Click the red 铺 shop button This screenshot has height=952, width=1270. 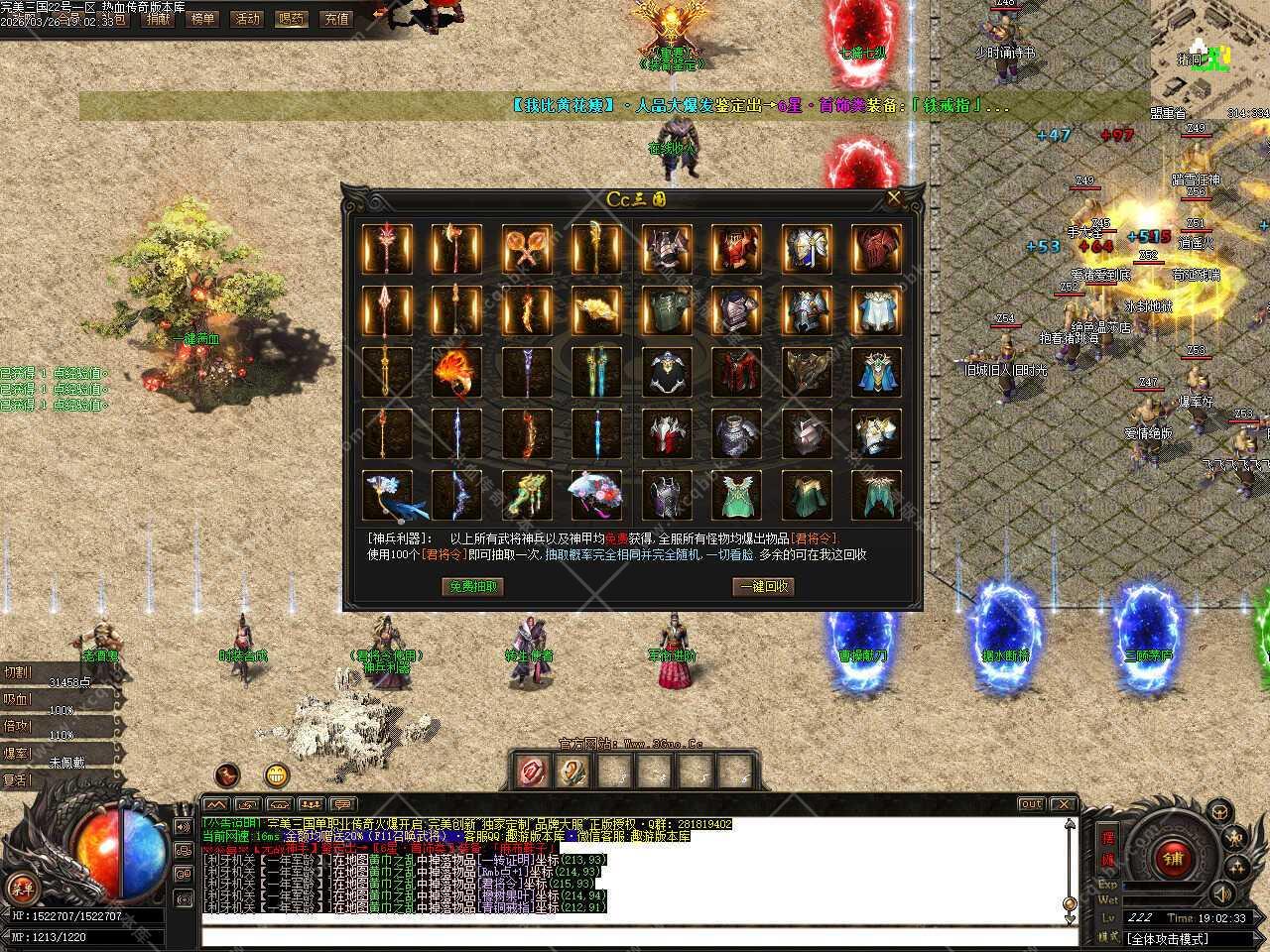coord(1174,857)
